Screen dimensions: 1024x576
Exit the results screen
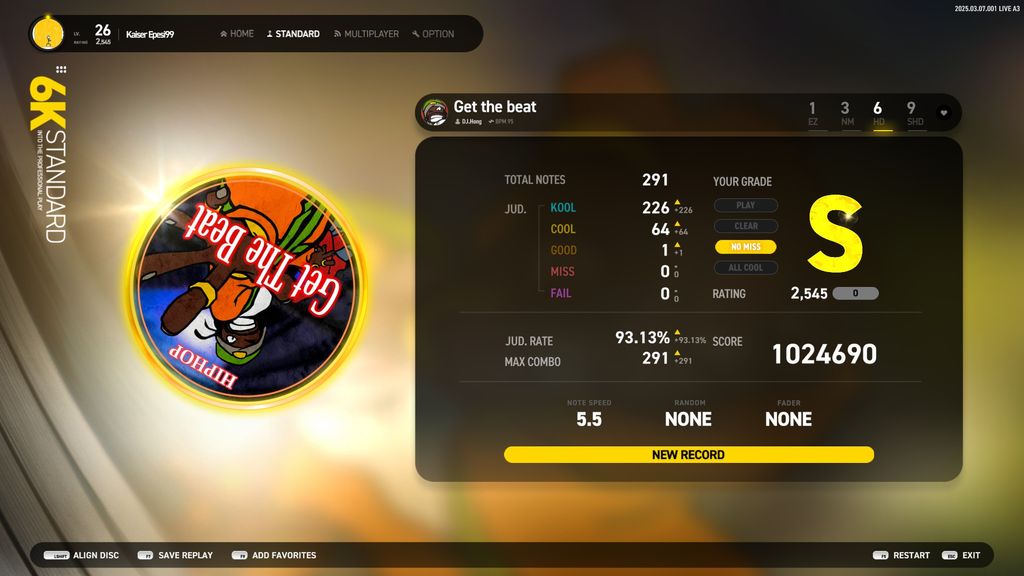(x=962, y=555)
